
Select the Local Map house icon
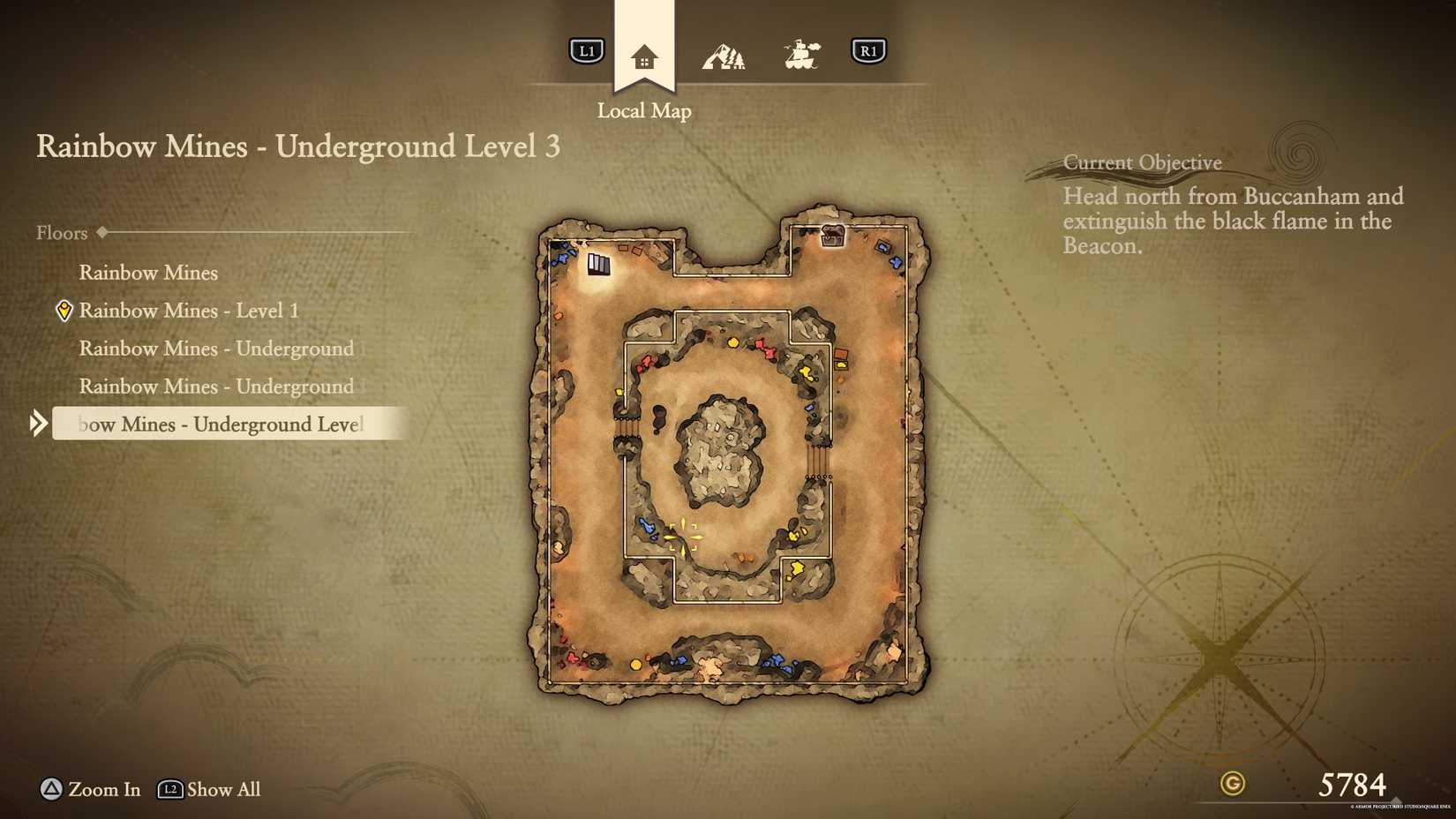click(x=644, y=55)
